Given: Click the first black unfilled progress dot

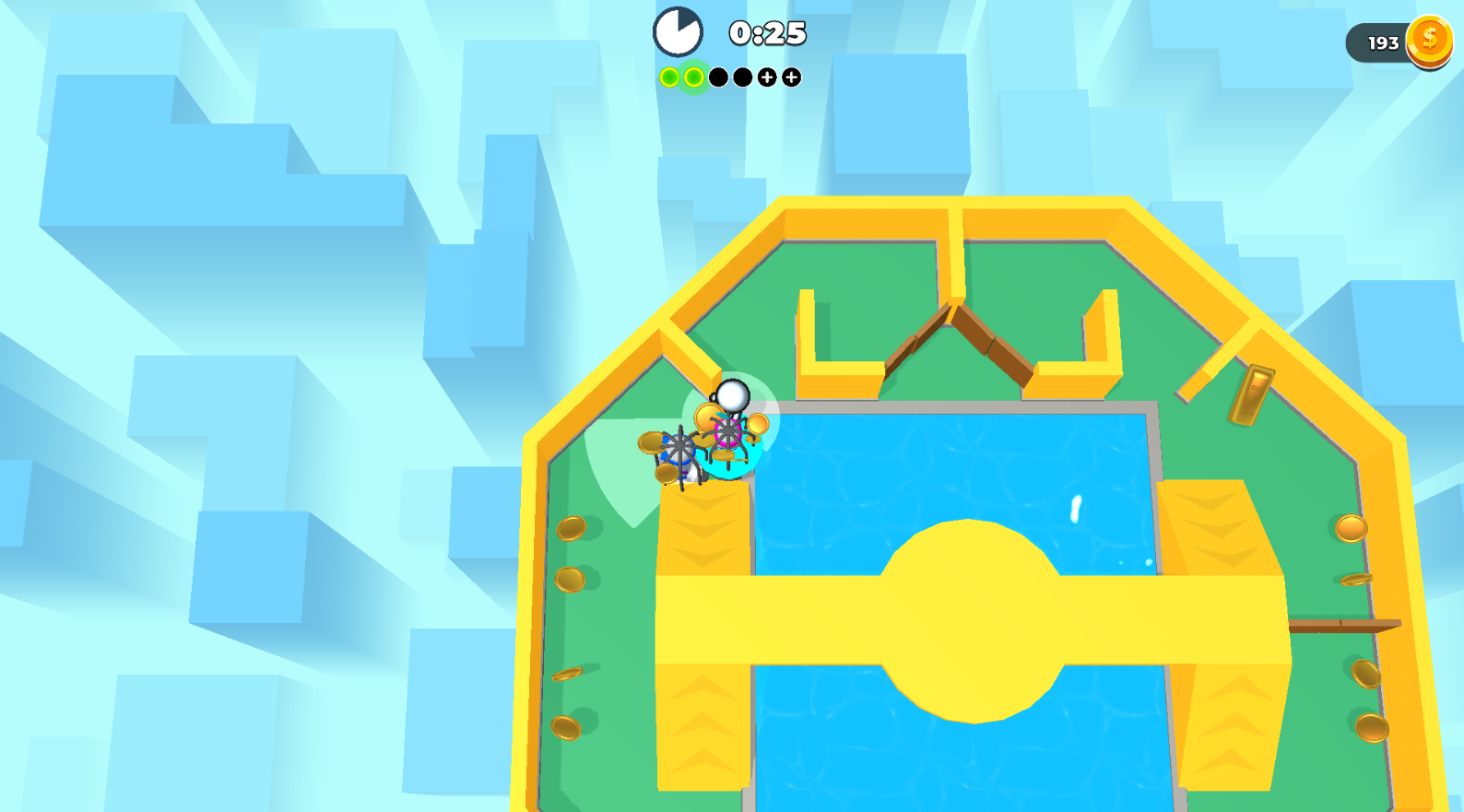Looking at the screenshot, I should click(718, 78).
